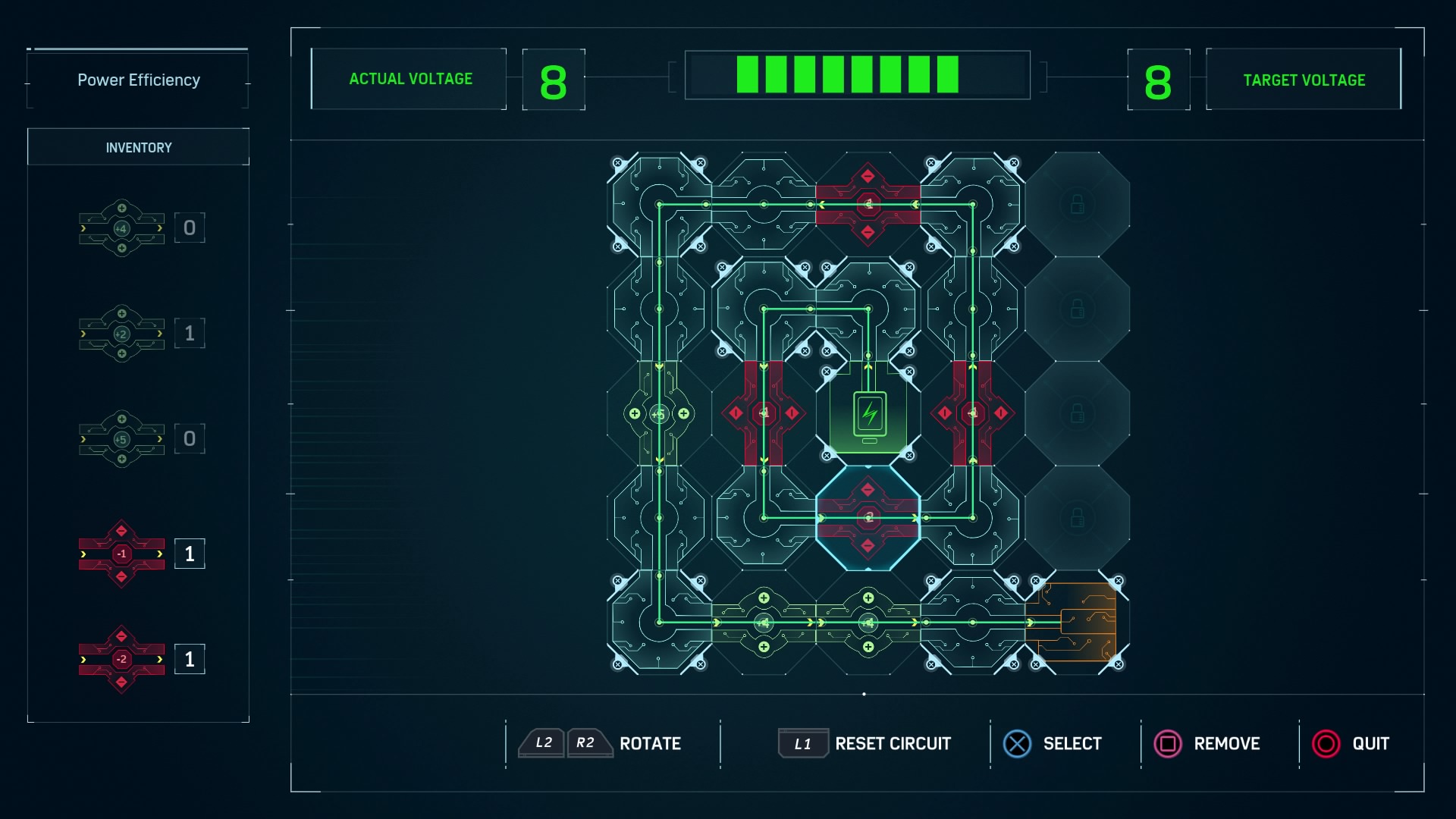Pick the red -2 piece from inventory
The width and height of the screenshot is (1456, 819).
coord(121,659)
